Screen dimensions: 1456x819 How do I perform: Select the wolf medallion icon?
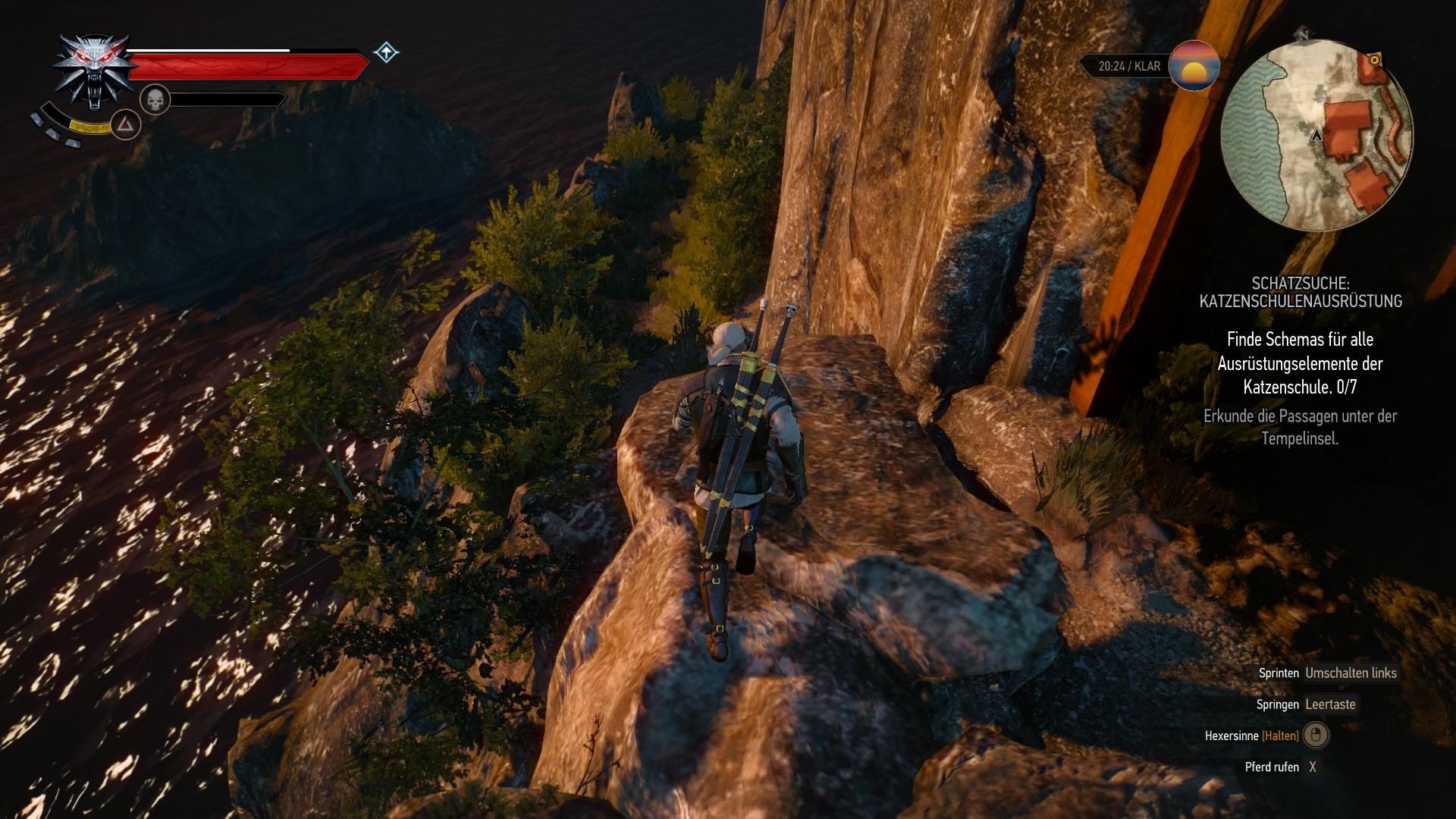(x=94, y=71)
